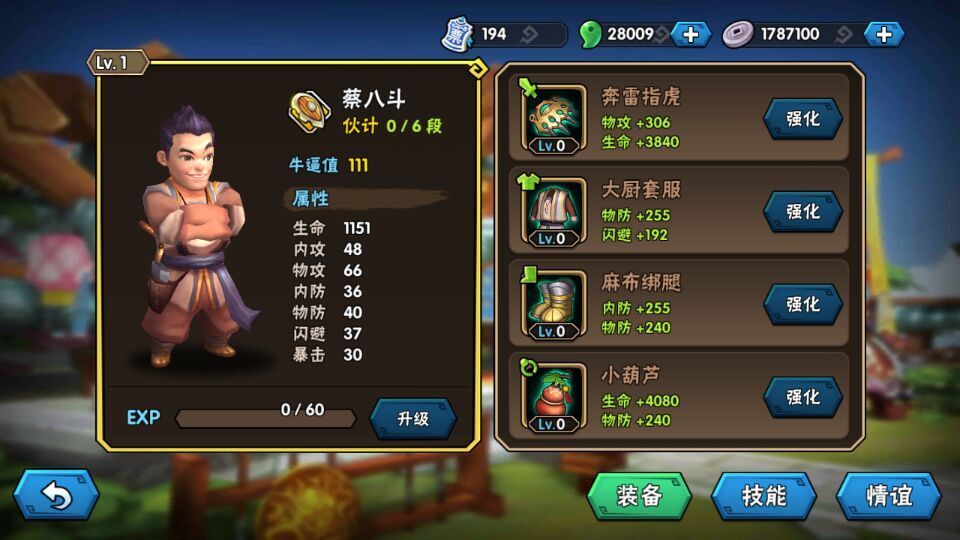Add more green jade currency
Image resolution: width=960 pixels, height=540 pixels.
click(x=691, y=34)
